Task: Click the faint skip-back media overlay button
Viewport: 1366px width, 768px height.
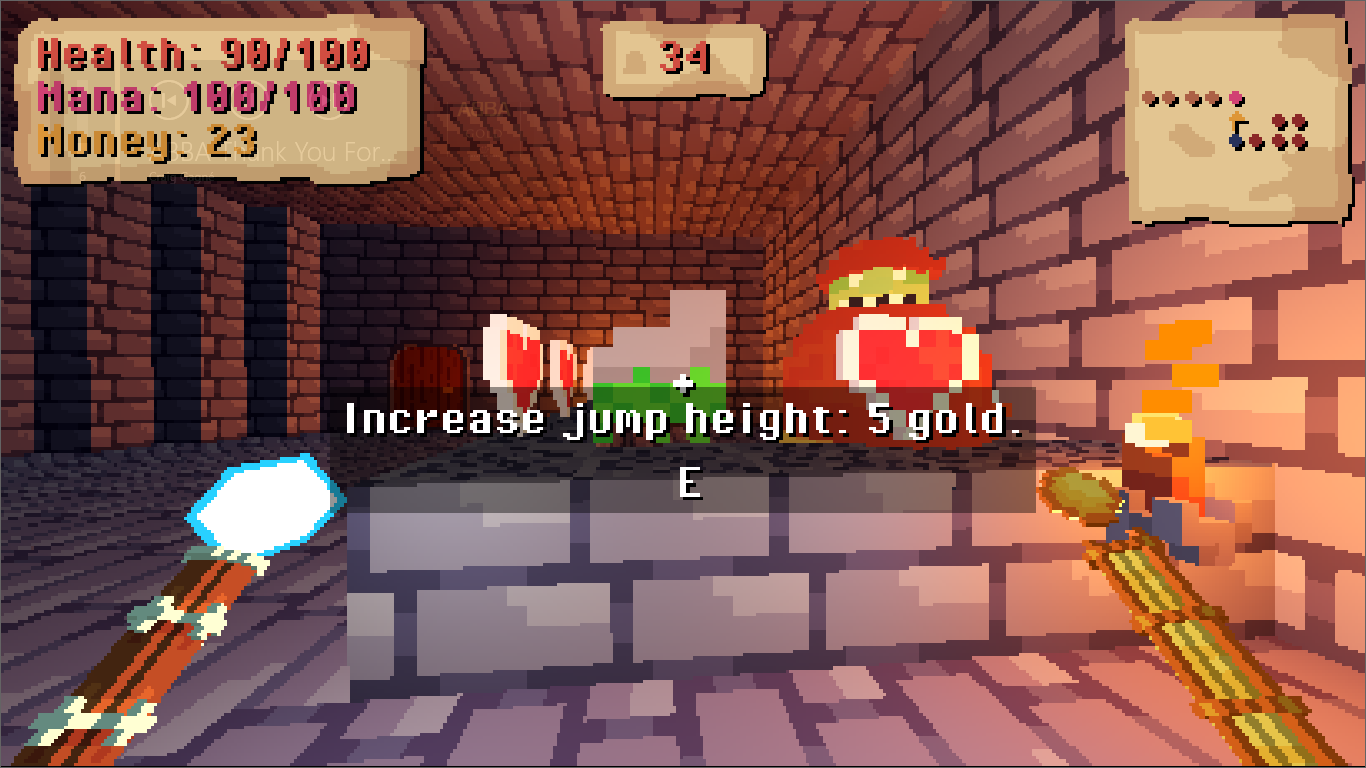Action: click(167, 100)
